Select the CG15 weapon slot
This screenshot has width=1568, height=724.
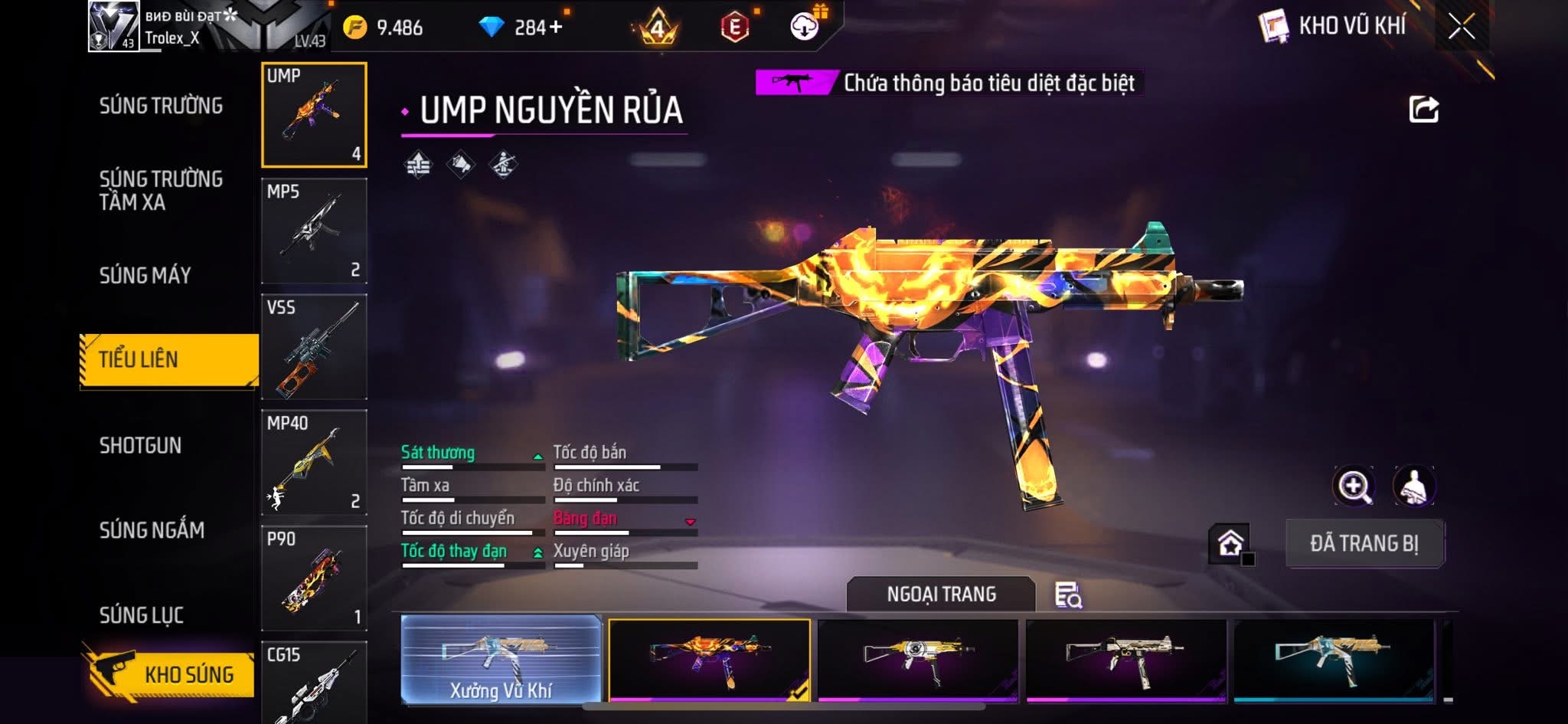pyautogui.click(x=314, y=682)
